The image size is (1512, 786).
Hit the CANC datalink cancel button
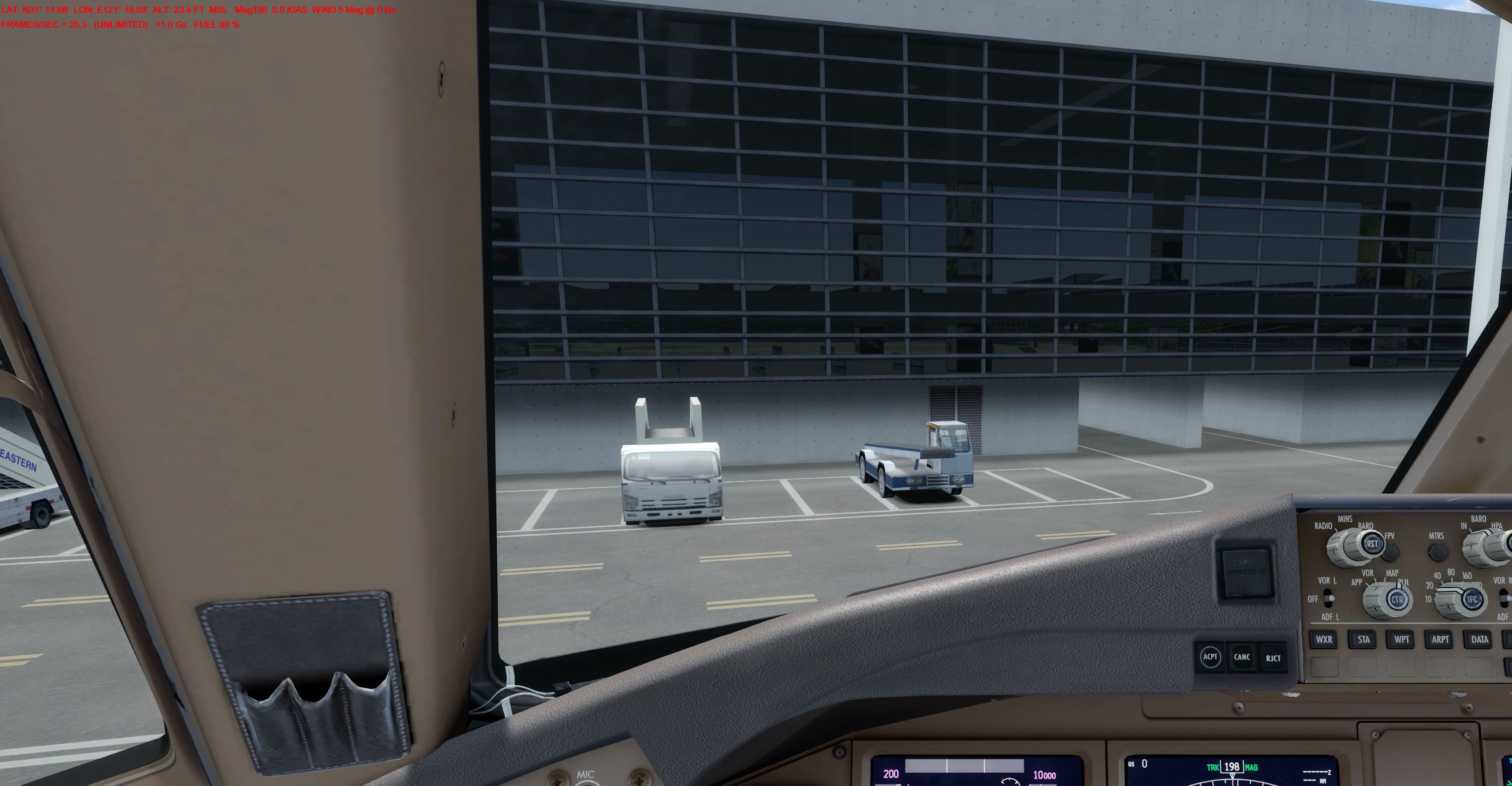1241,657
